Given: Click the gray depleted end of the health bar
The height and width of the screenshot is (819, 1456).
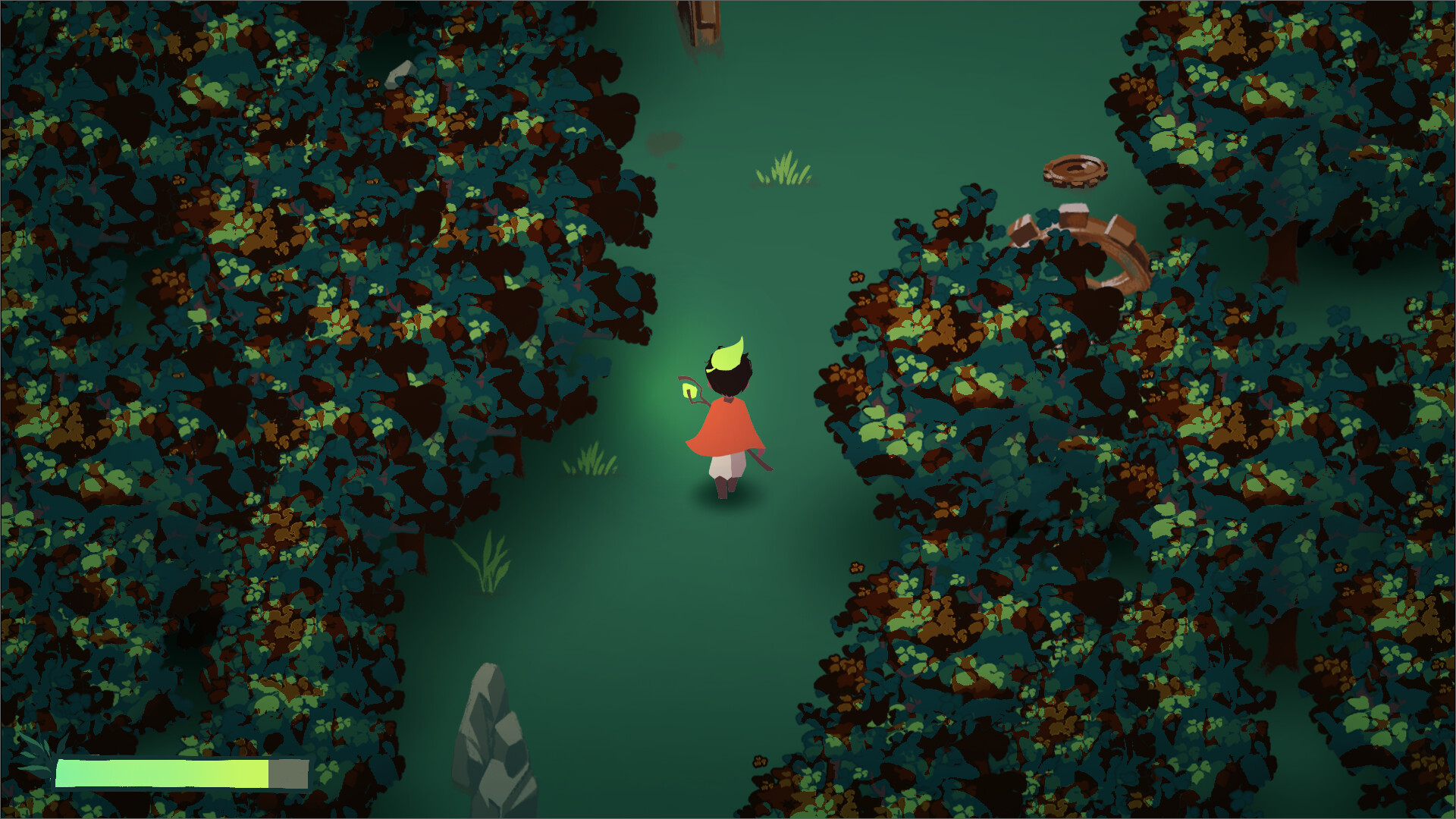Looking at the screenshot, I should (x=290, y=775).
